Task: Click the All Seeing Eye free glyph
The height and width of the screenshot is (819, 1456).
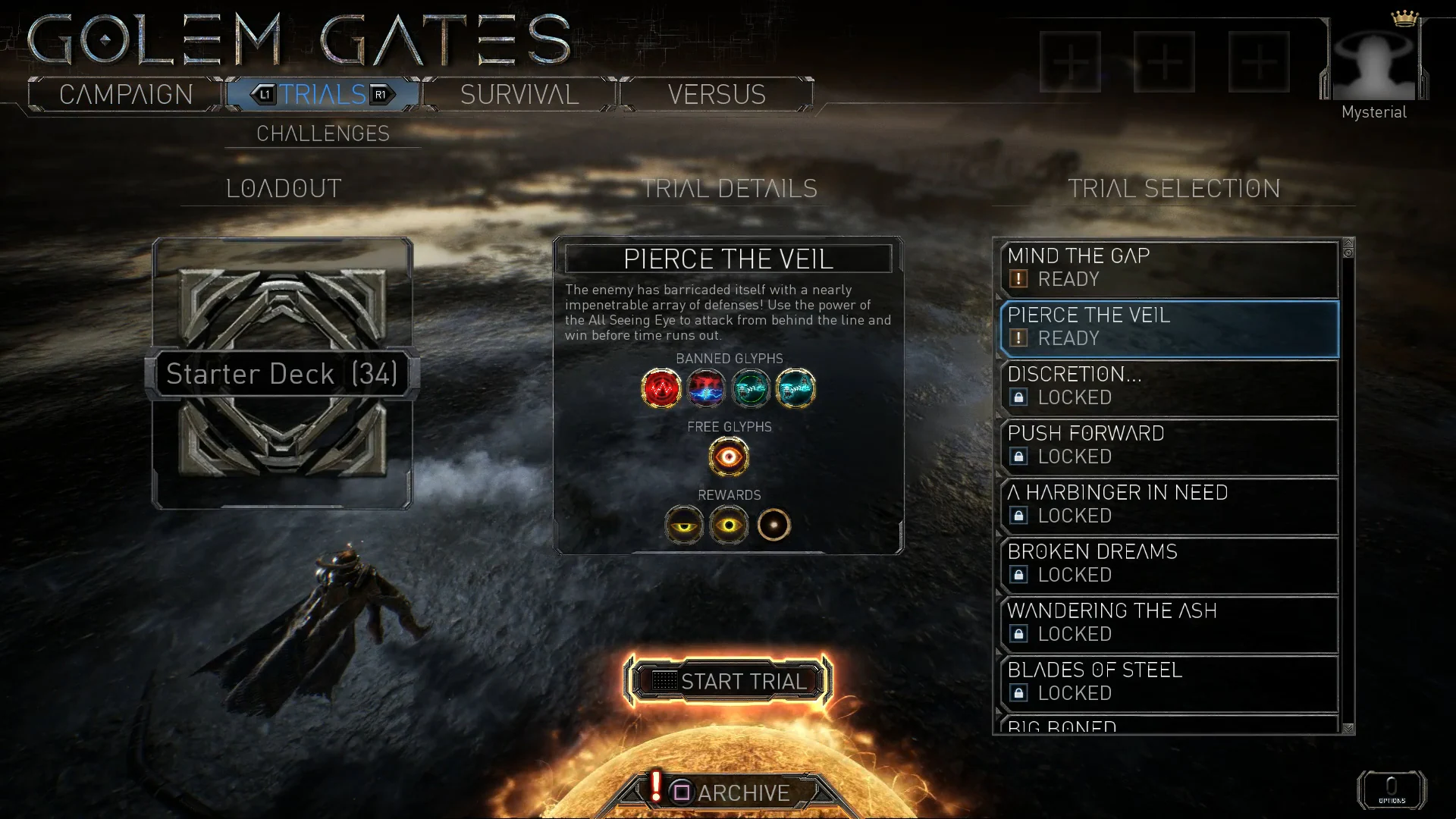Action: [x=729, y=457]
